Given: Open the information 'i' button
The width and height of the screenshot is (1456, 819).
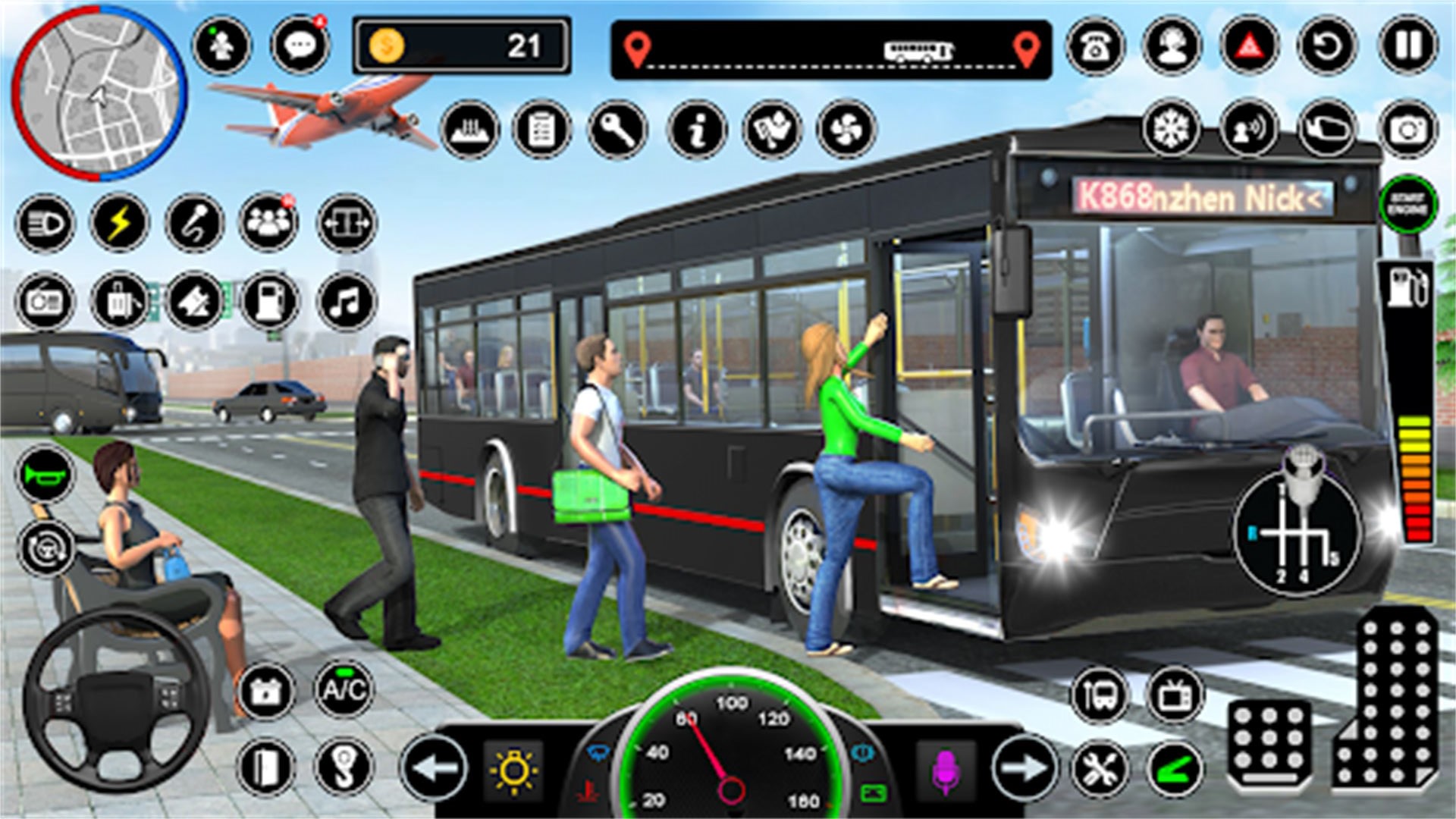Looking at the screenshot, I should pyautogui.click(x=697, y=130).
